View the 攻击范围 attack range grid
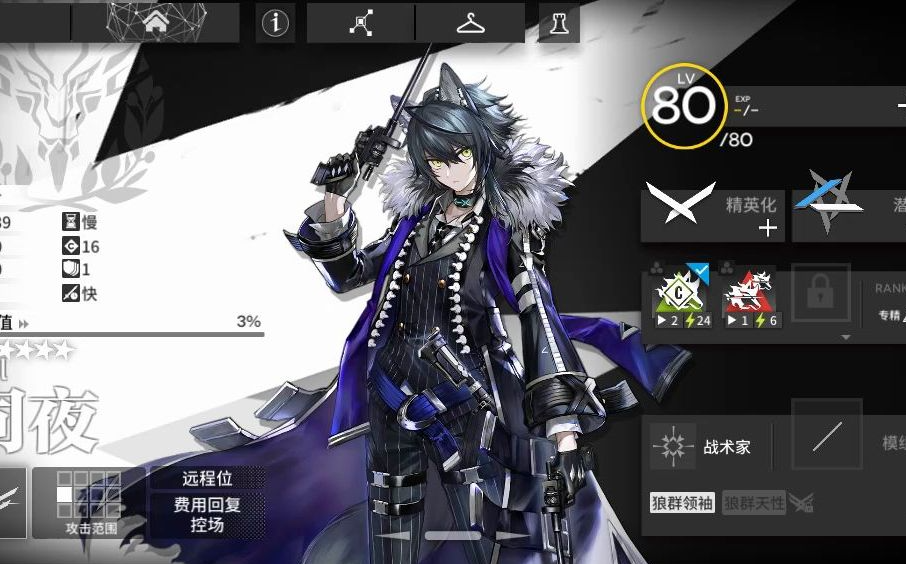 tap(91, 502)
